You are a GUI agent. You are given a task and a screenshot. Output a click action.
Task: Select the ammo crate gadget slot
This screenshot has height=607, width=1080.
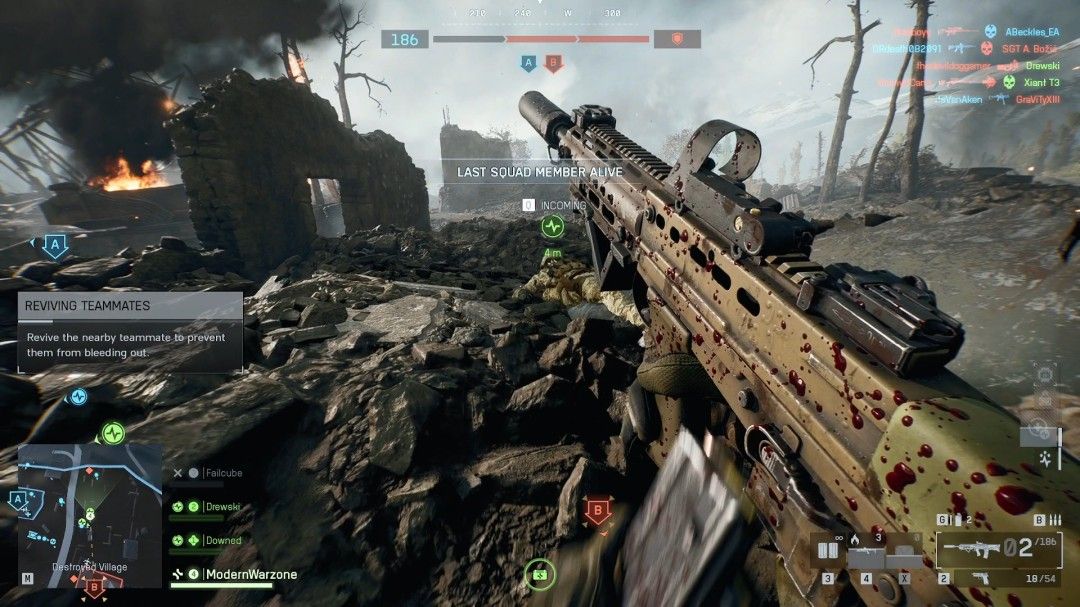(828, 551)
